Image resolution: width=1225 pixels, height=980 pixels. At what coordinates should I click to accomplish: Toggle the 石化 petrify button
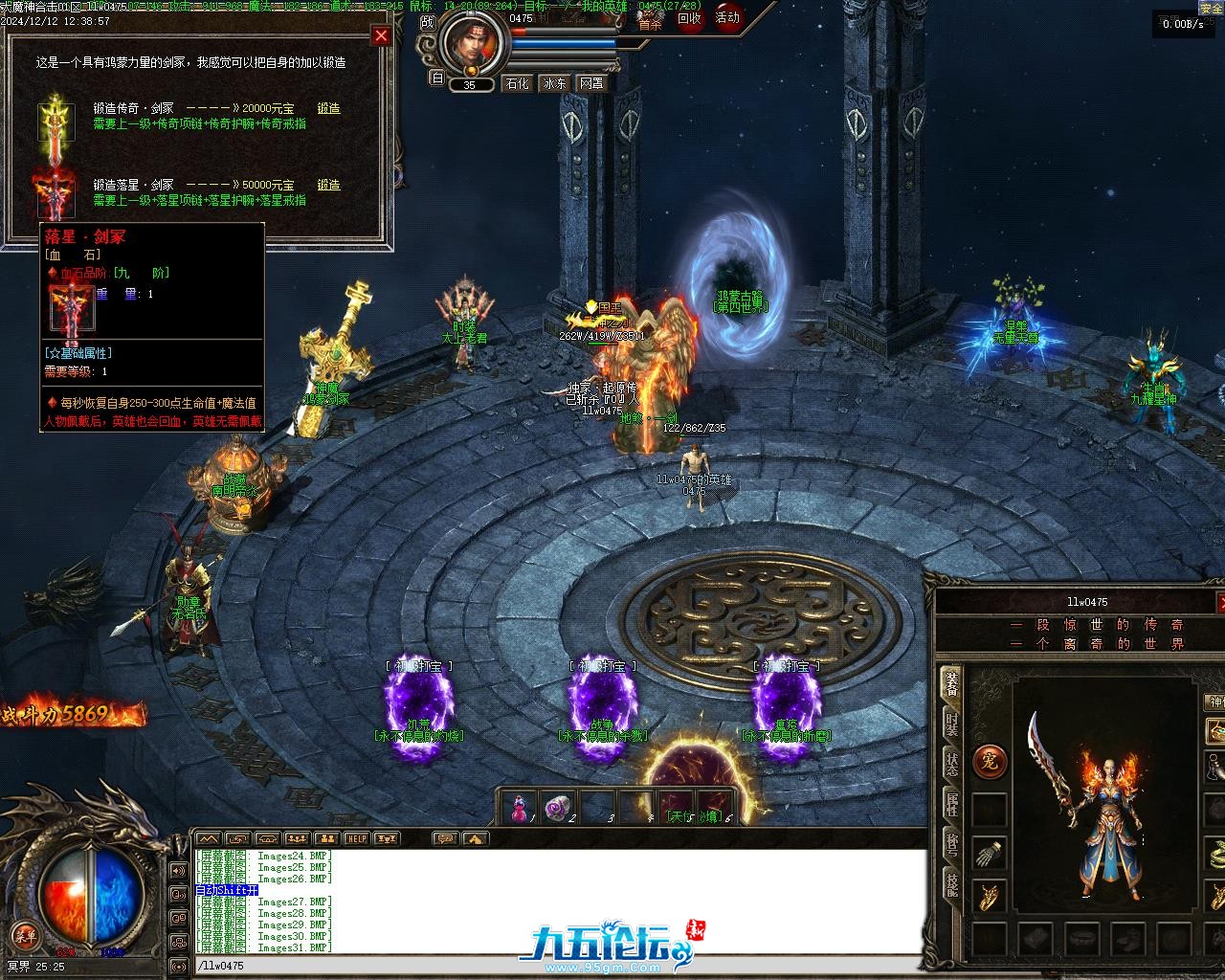point(517,83)
